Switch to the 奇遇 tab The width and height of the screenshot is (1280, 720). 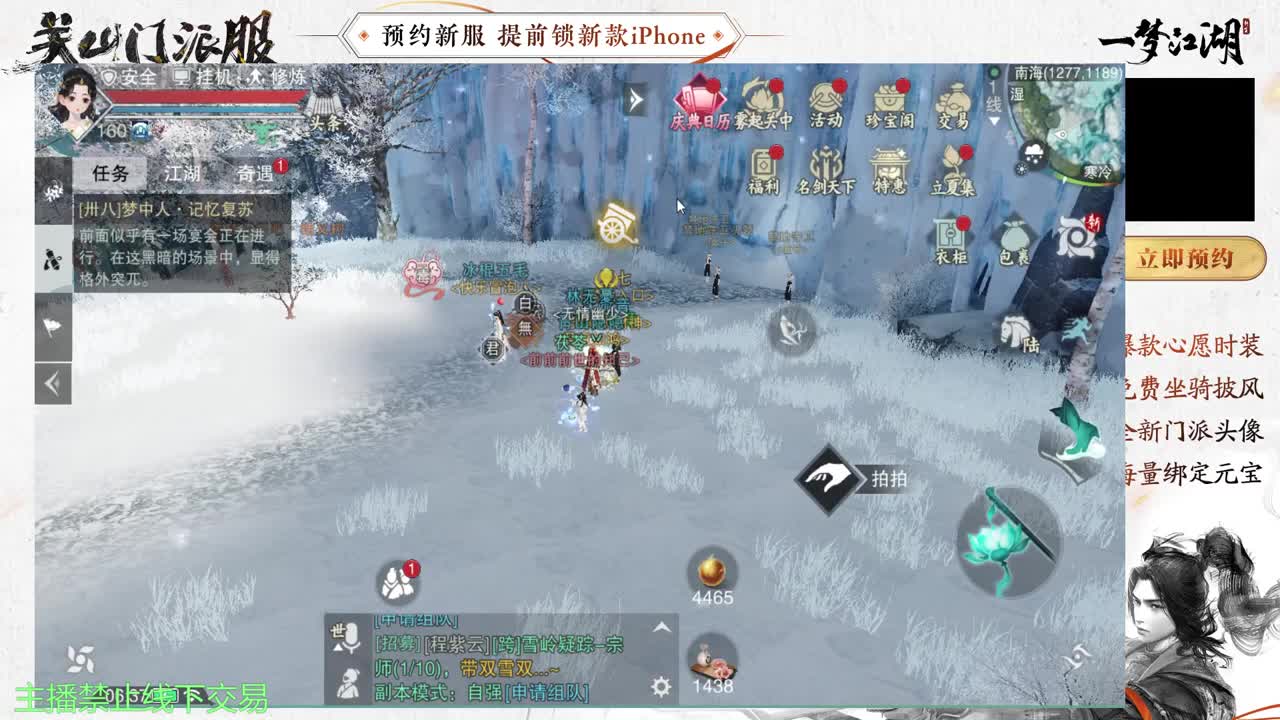(255, 173)
